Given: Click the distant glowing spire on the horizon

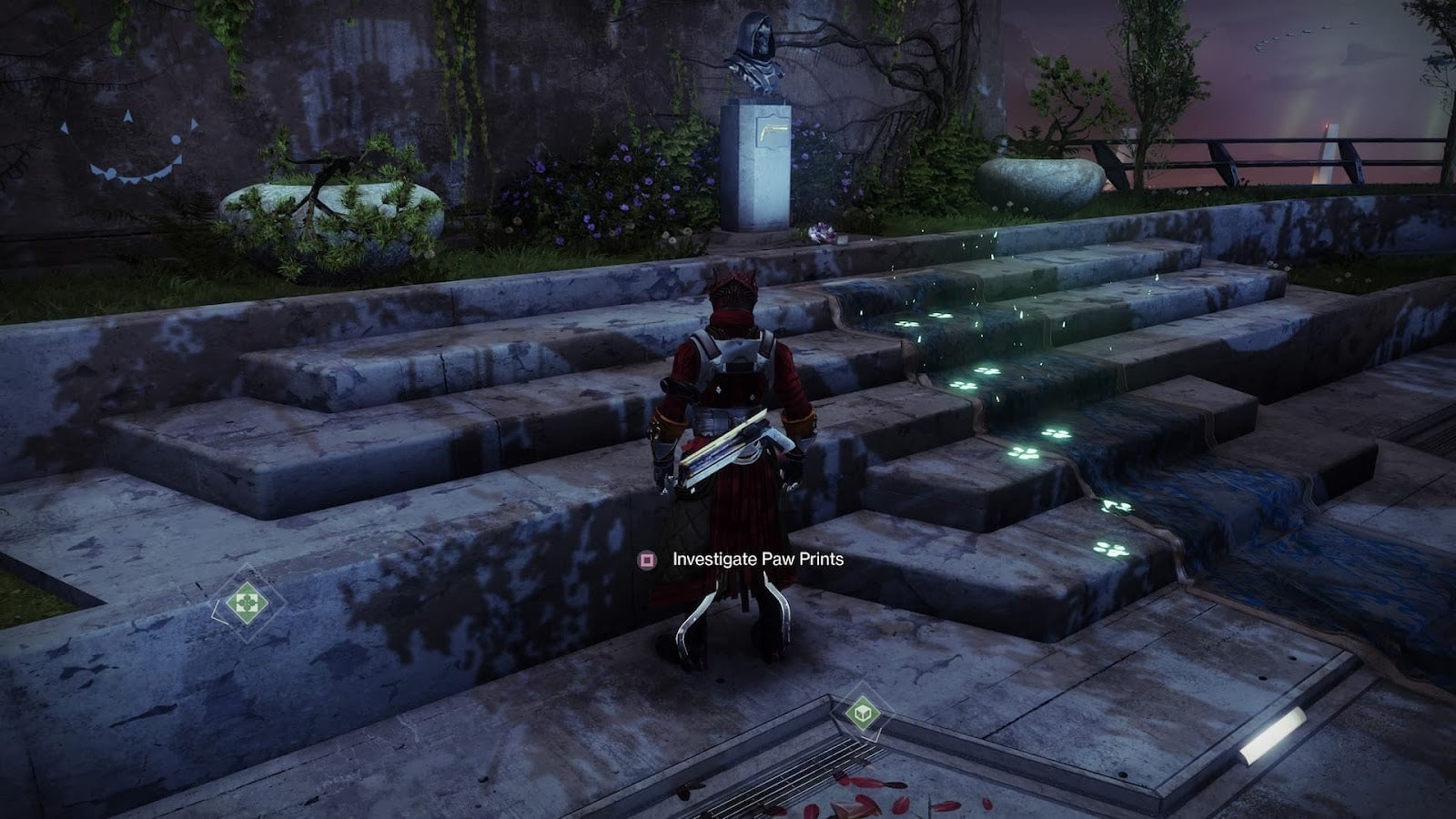Looking at the screenshot, I should click(x=1328, y=146).
